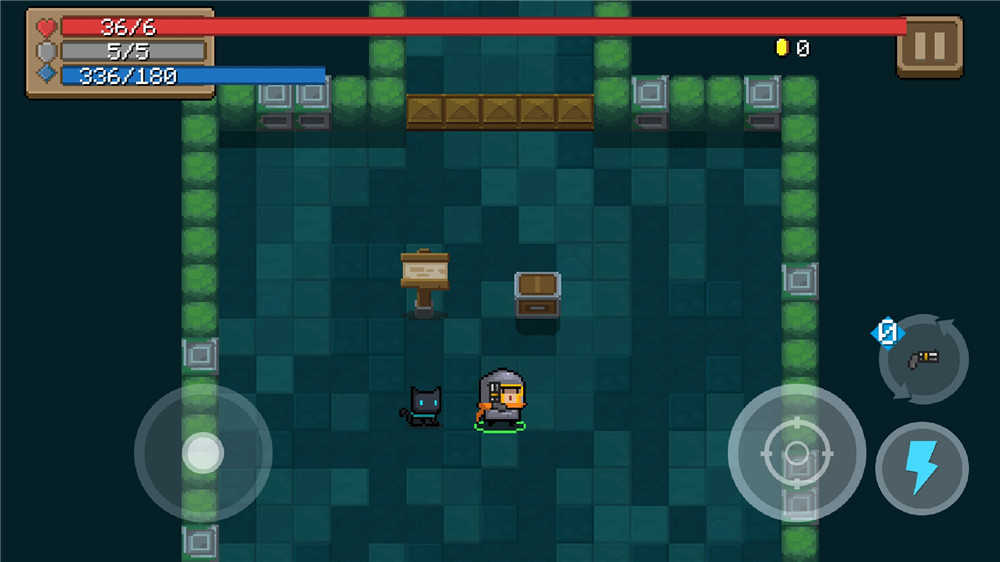The image size is (1000, 562).
Task: Switch weapon using the pistol swap button
Action: [923, 359]
